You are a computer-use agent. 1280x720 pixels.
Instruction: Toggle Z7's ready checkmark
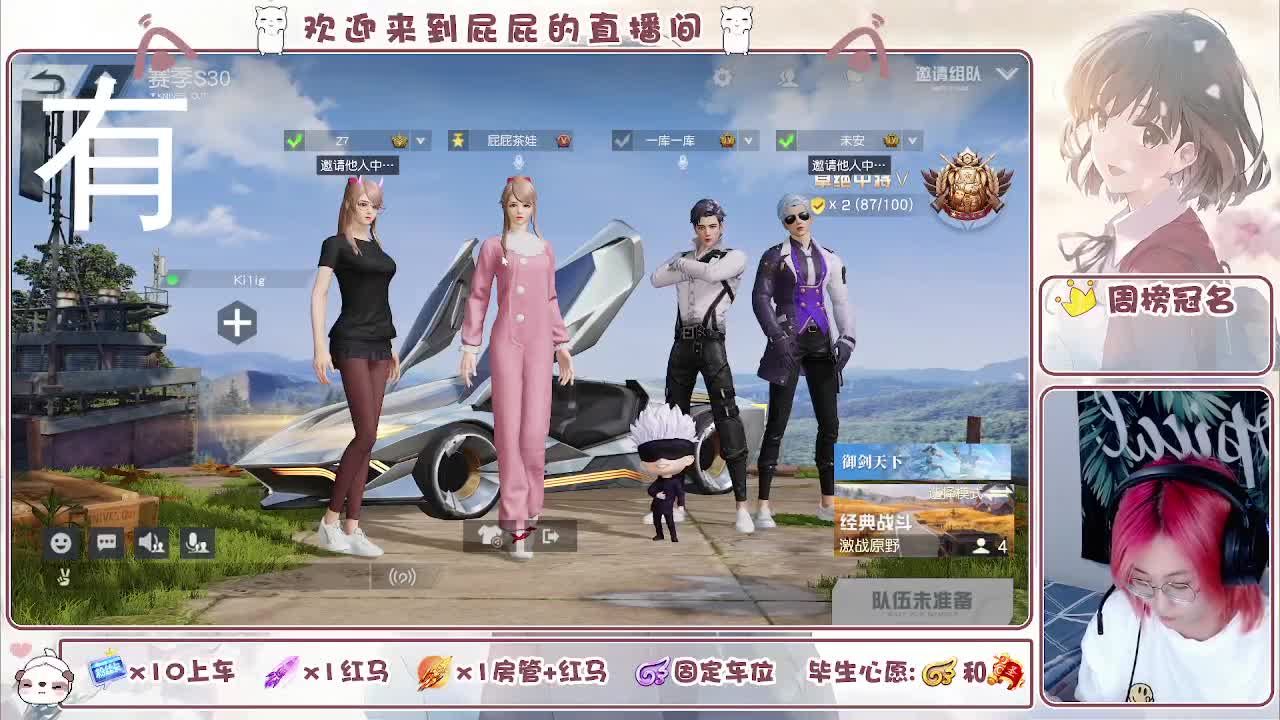(x=292, y=140)
